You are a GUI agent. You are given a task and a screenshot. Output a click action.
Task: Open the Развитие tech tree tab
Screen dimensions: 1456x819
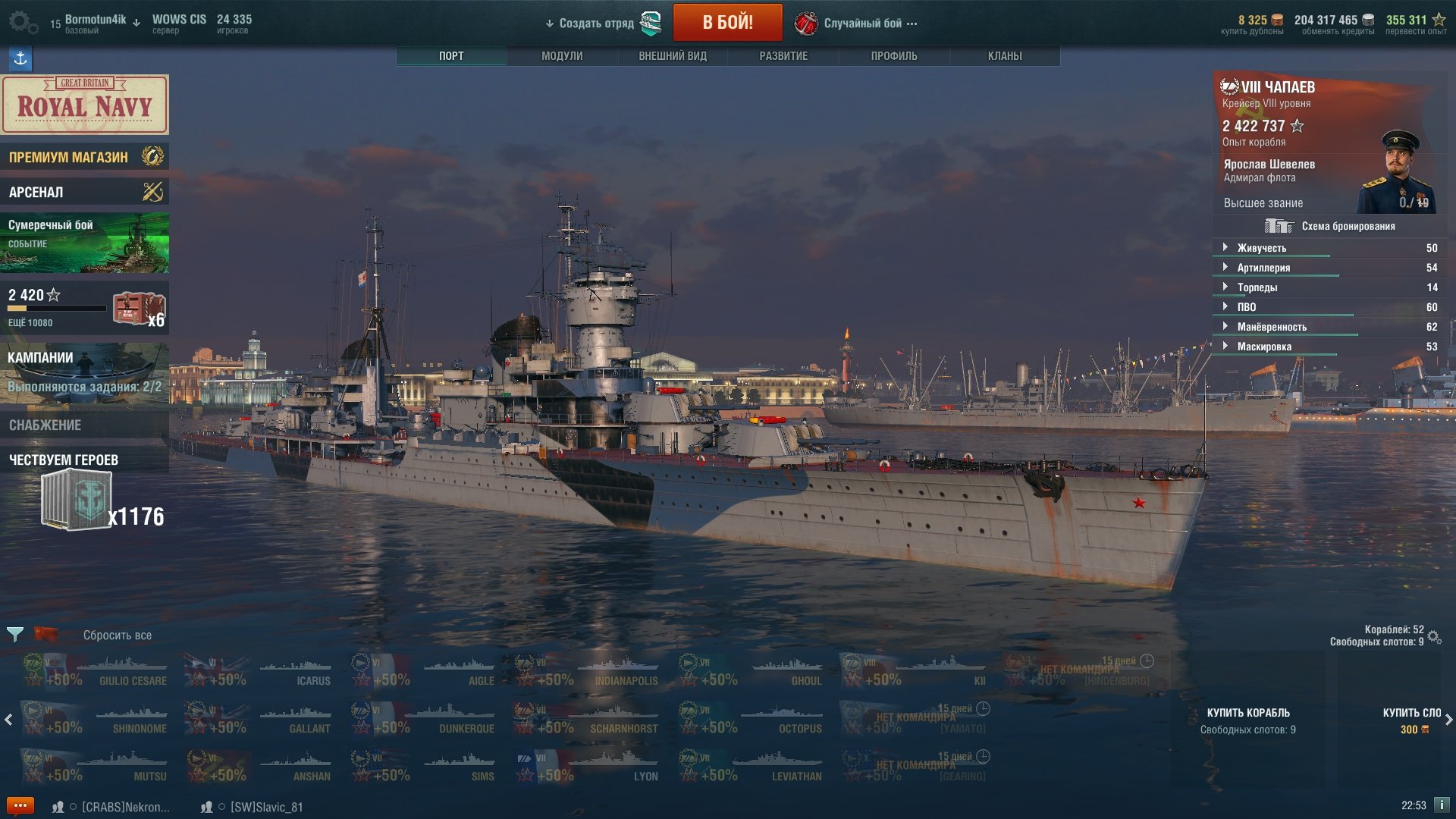[783, 56]
